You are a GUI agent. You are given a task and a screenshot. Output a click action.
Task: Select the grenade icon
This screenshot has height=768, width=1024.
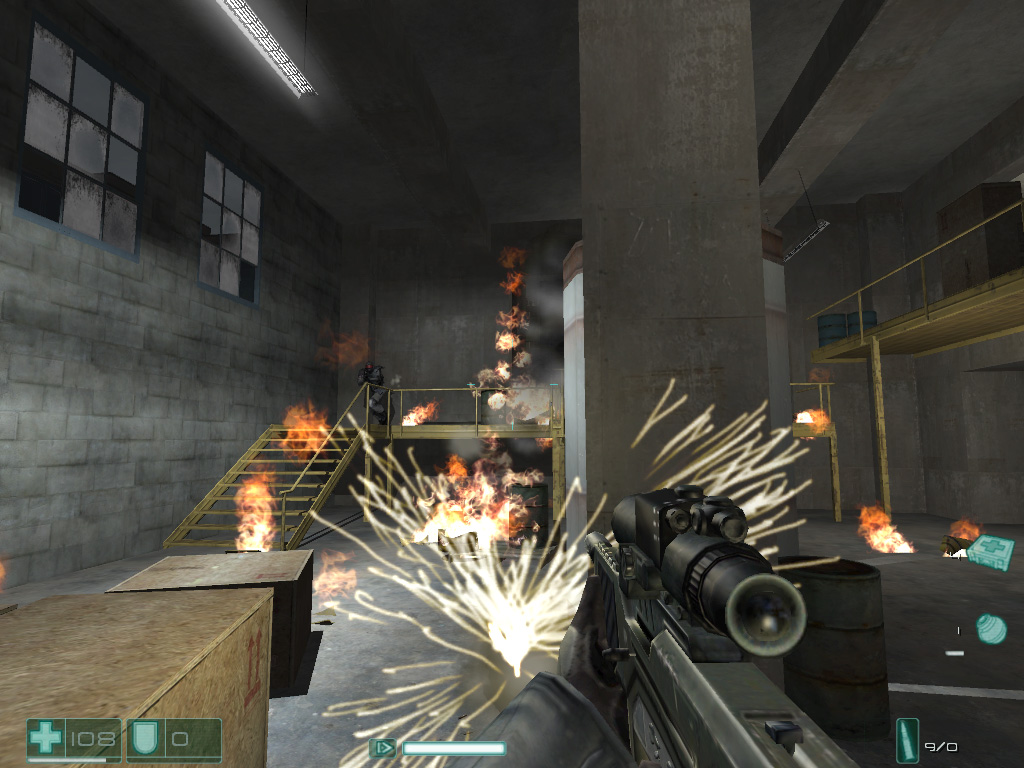click(990, 628)
